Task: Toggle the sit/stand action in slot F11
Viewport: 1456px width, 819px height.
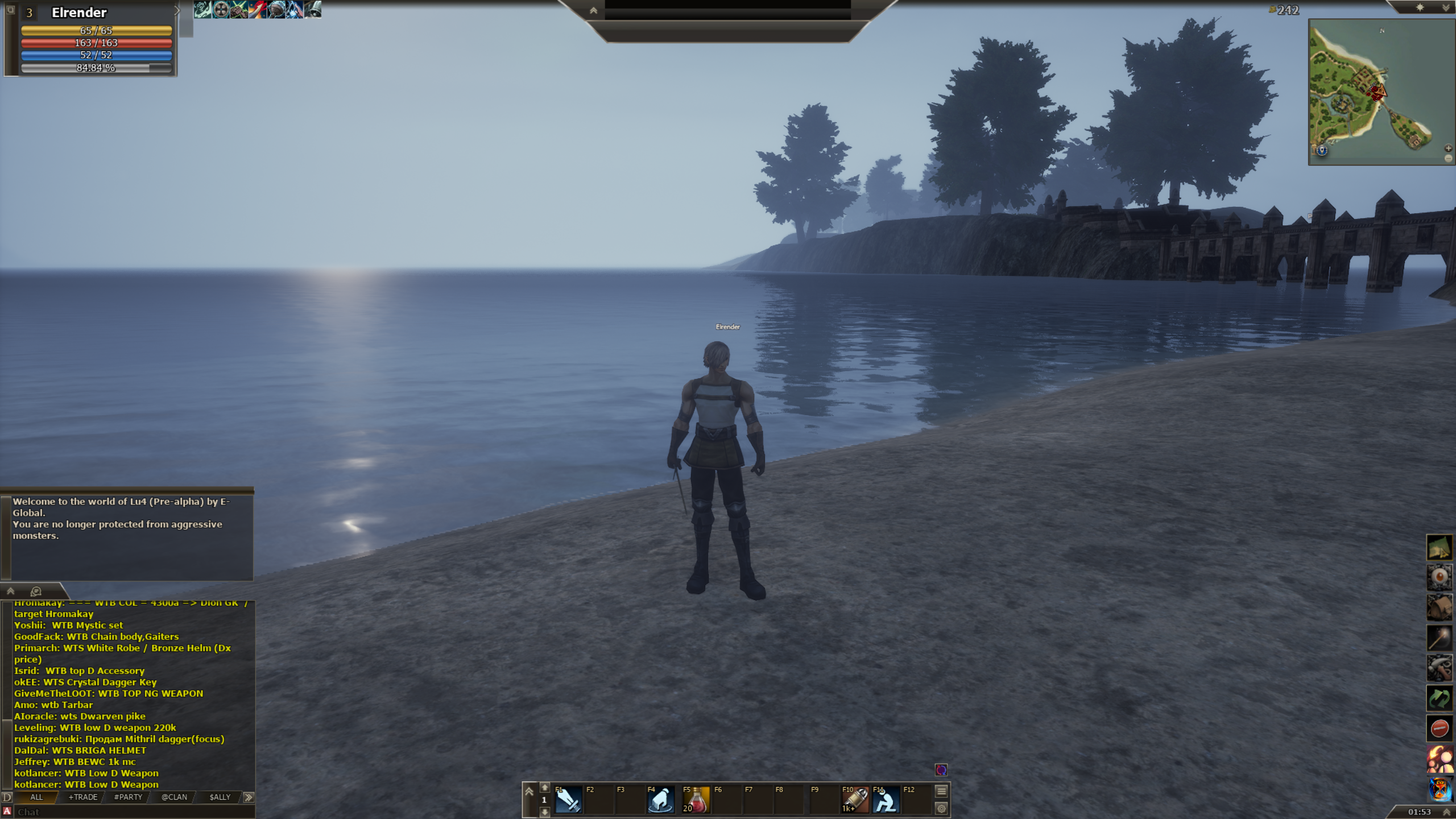Action: coord(886,800)
